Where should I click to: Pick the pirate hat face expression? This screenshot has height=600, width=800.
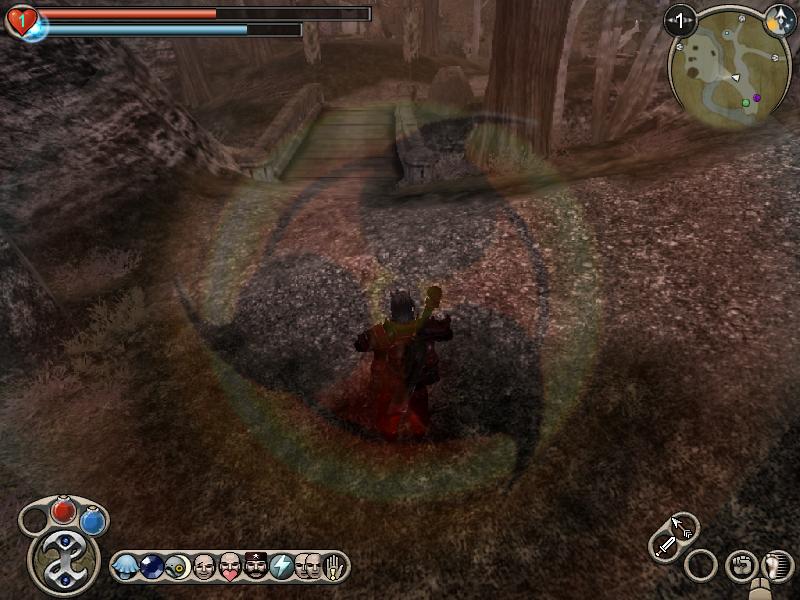256,567
